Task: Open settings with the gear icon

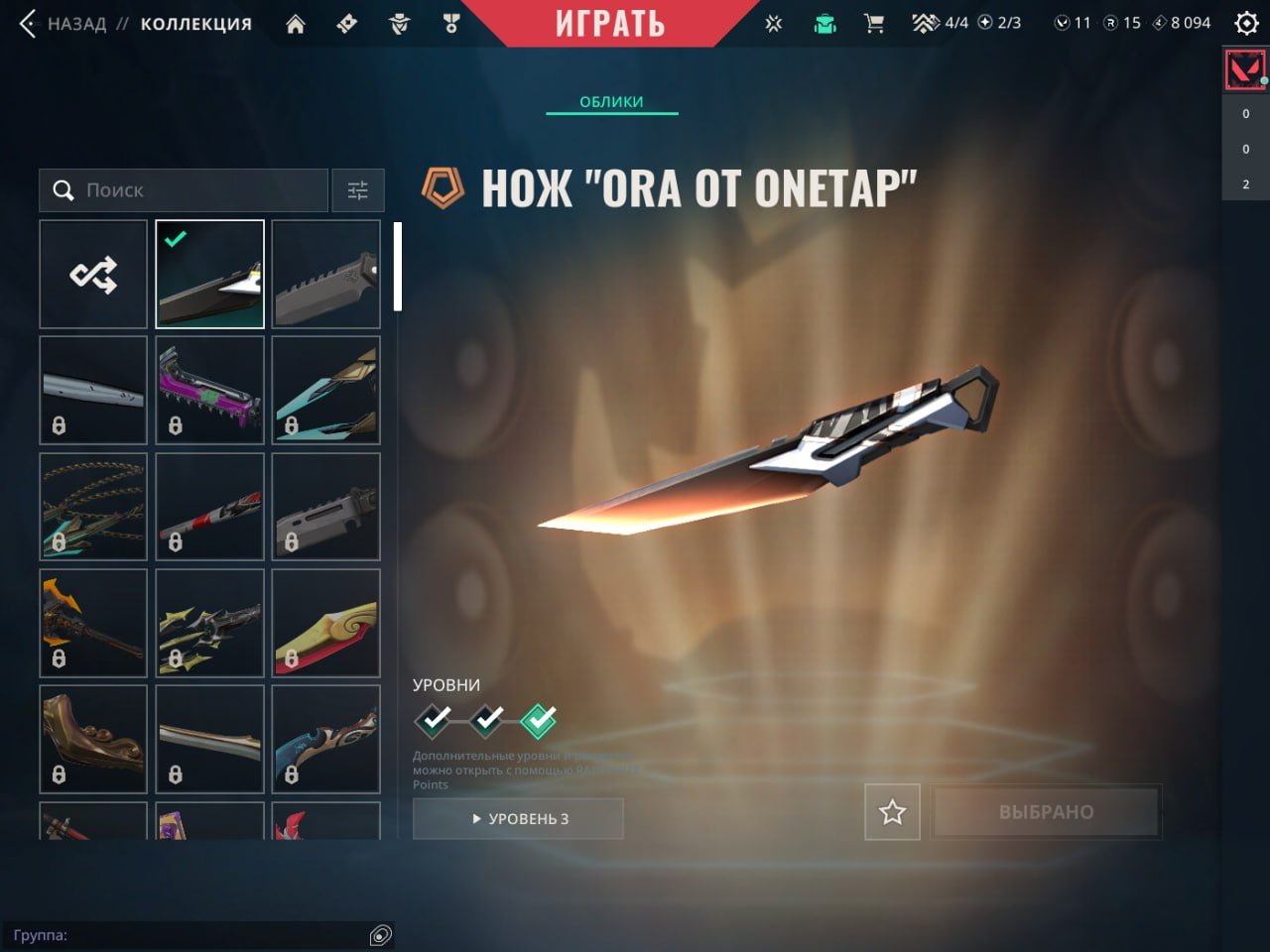Action: pyautogui.click(x=1246, y=23)
